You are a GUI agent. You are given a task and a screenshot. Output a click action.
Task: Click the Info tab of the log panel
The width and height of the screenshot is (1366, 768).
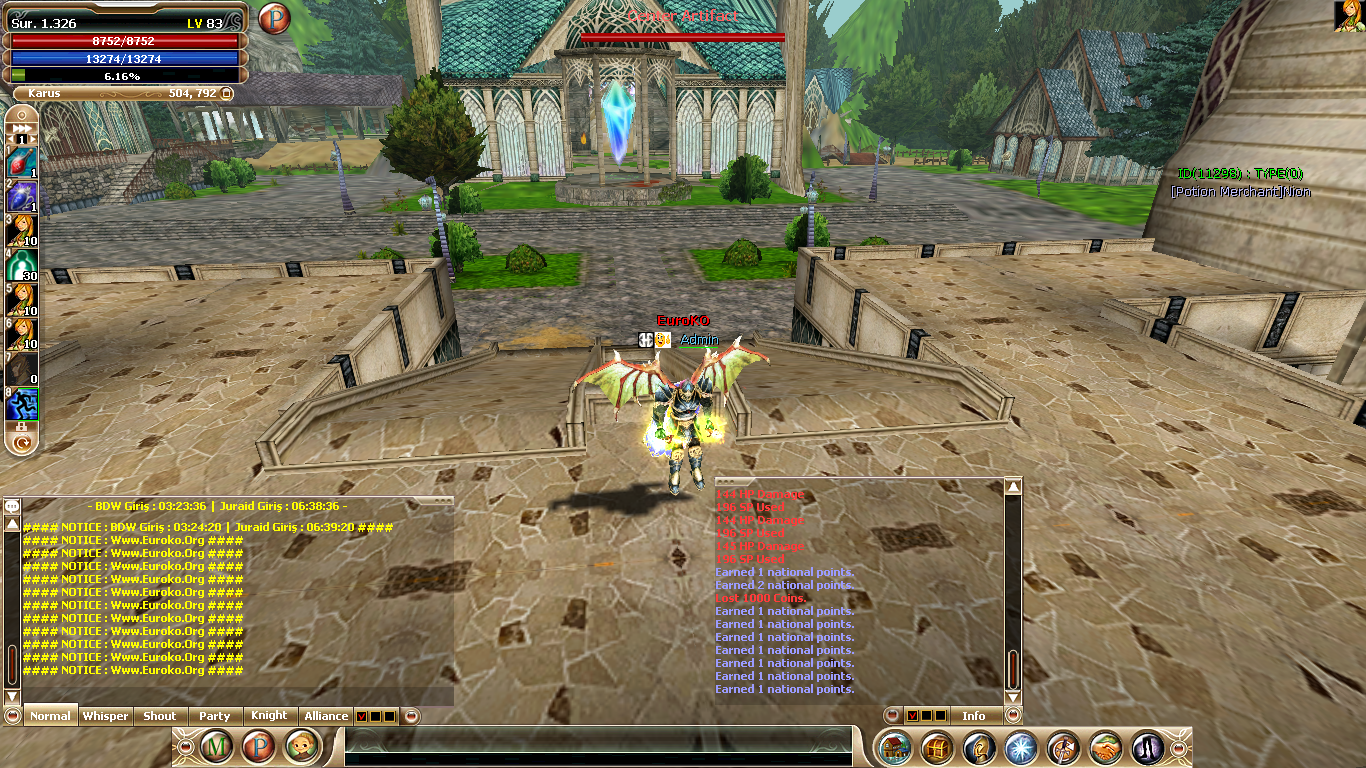(x=973, y=716)
